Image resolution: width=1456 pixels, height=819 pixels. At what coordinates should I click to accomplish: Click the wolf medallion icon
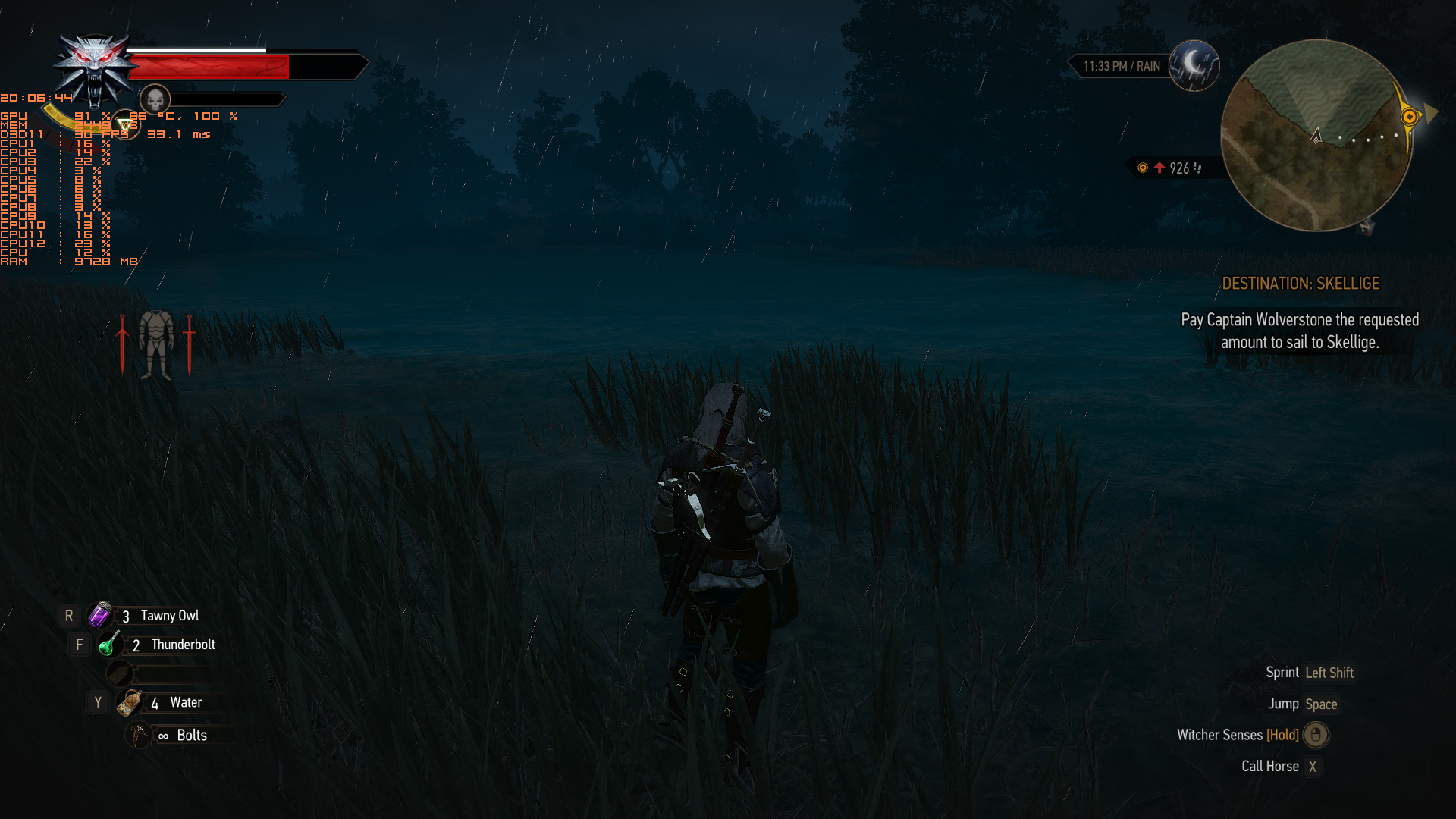coord(94,67)
